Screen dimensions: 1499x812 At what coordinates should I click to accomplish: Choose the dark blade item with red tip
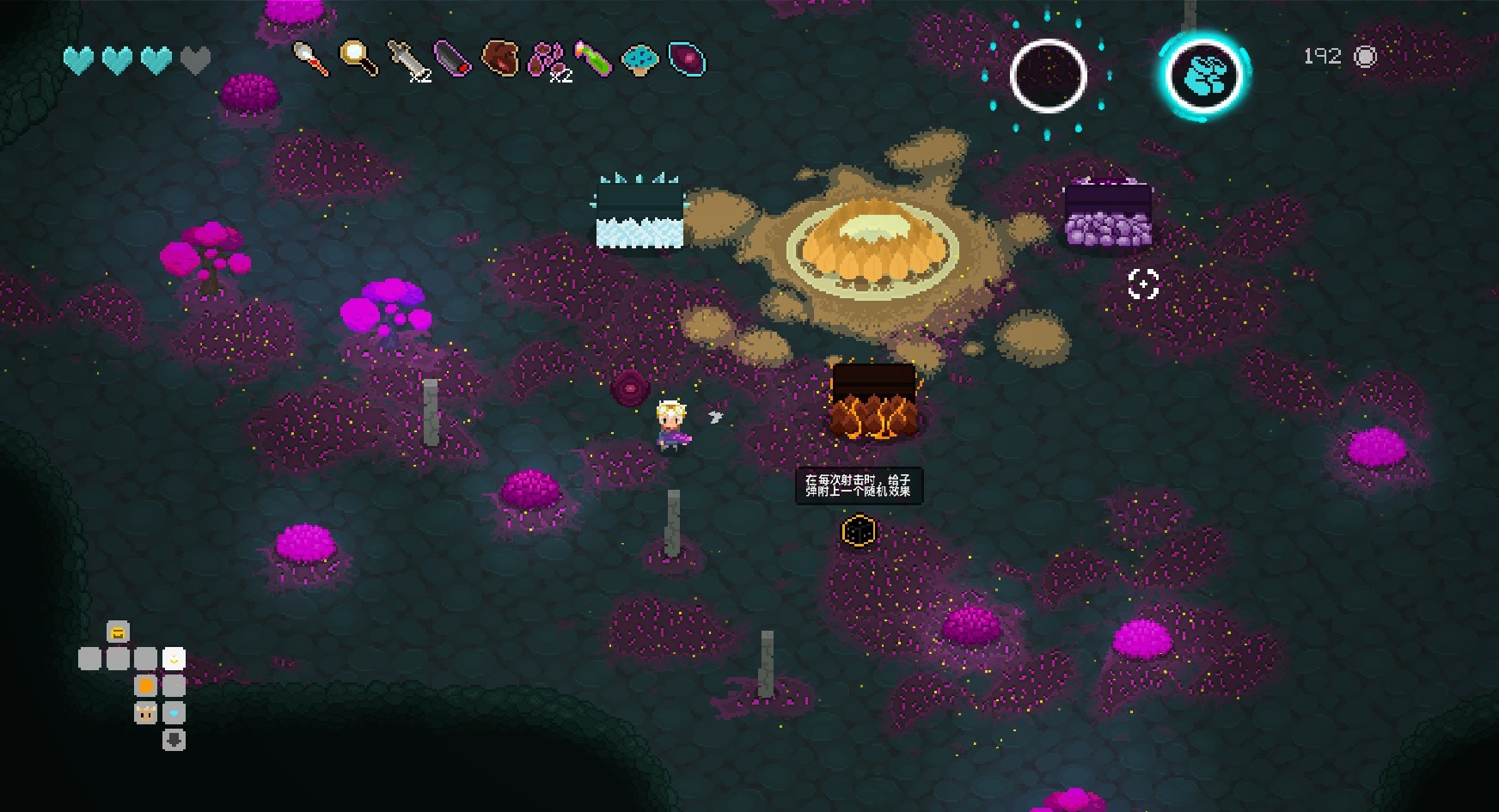pos(452,58)
